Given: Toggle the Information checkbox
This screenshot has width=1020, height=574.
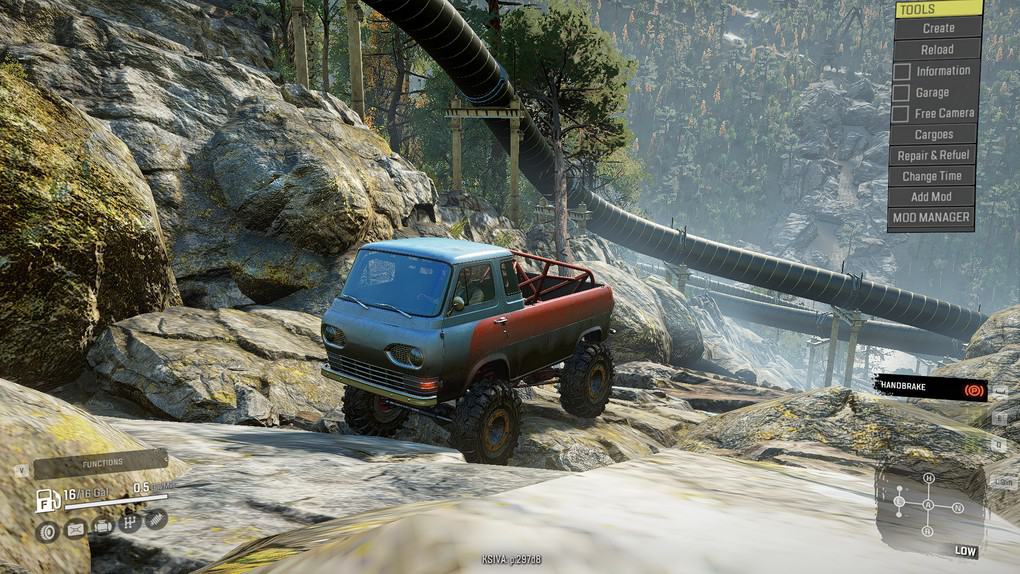Looking at the screenshot, I should coord(901,71).
